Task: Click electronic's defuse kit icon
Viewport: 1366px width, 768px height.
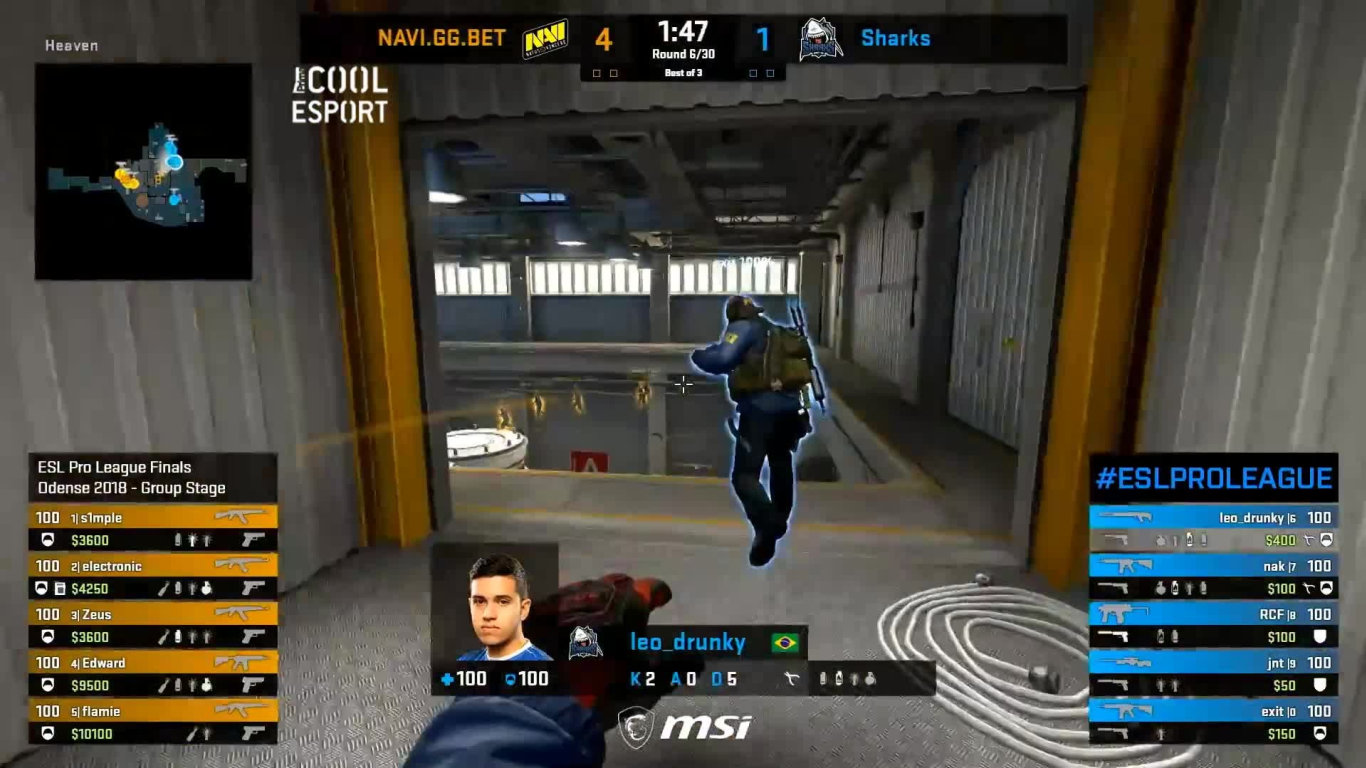Action: [59, 588]
